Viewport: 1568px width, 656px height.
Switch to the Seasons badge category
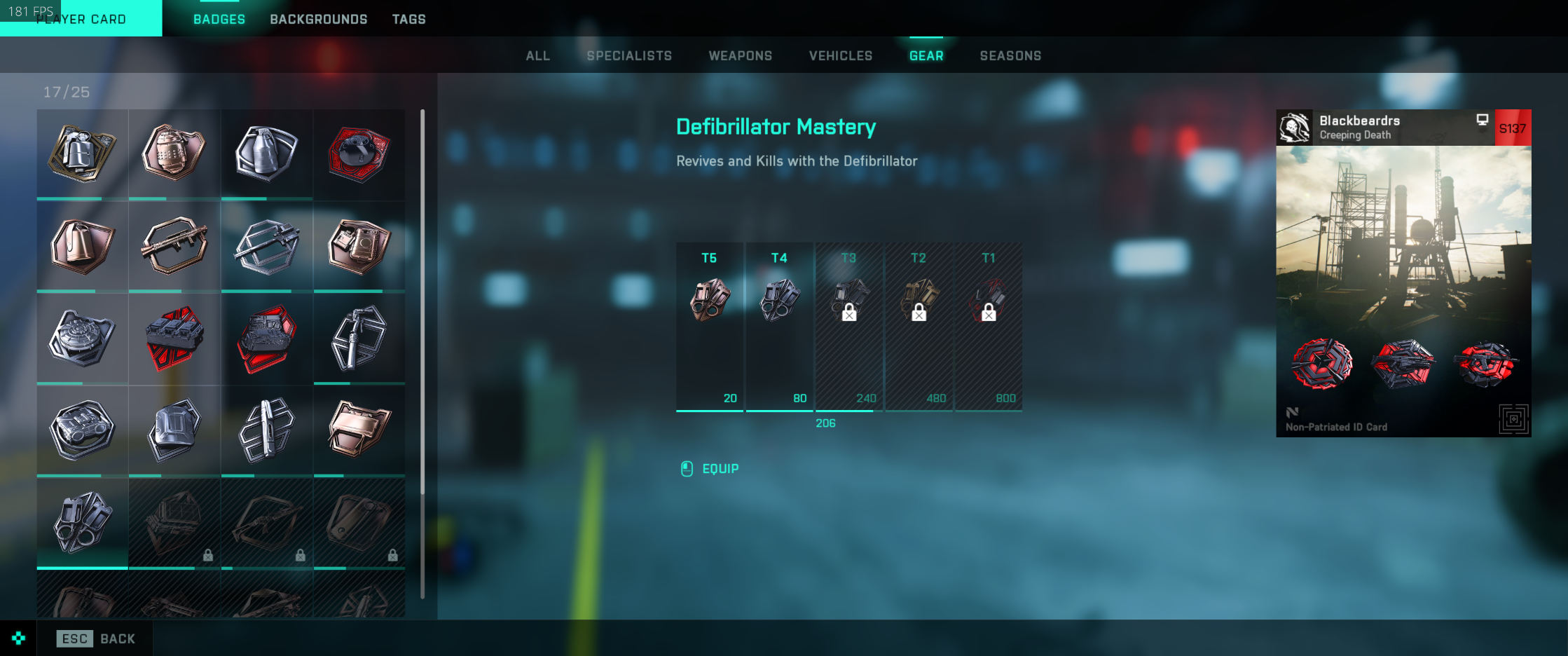[x=1010, y=55]
